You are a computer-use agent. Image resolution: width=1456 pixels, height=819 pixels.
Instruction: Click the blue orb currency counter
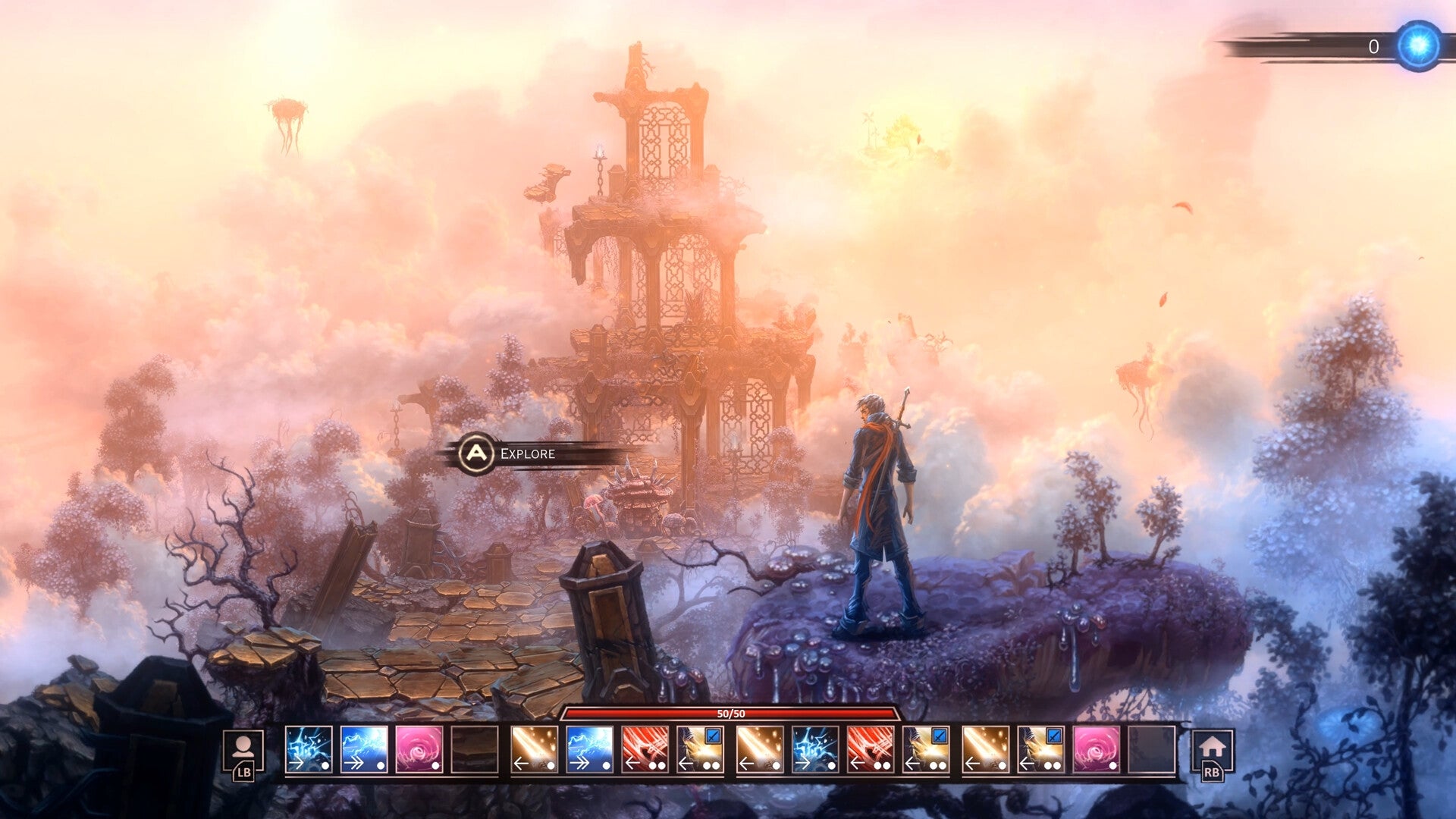[1417, 45]
